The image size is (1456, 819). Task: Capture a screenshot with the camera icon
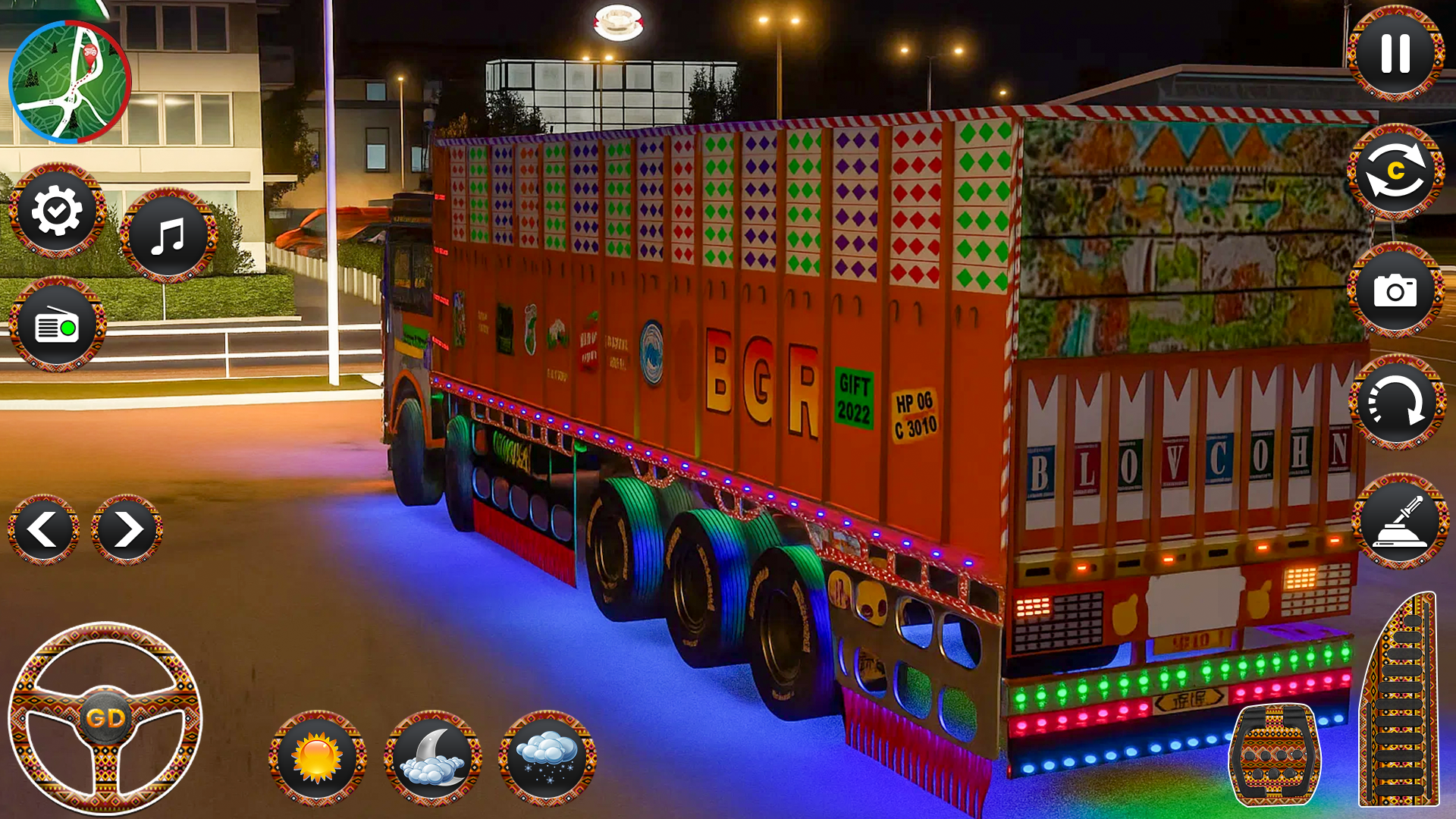point(1398,290)
